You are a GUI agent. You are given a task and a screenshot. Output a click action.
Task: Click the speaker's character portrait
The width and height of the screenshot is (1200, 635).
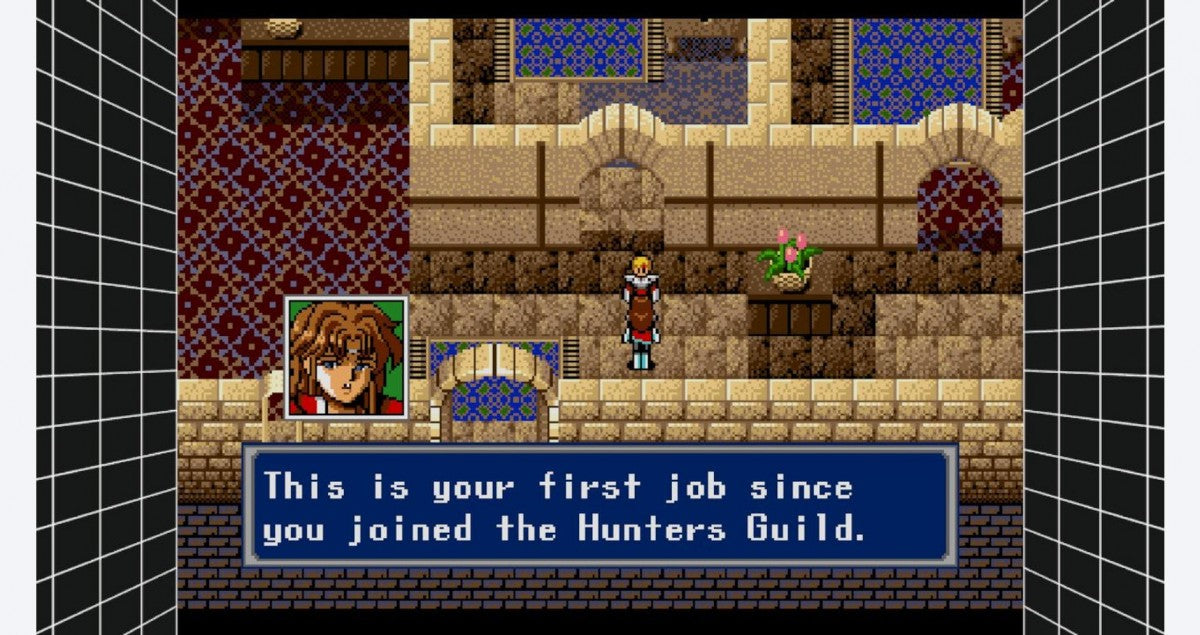(x=346, y=358)
